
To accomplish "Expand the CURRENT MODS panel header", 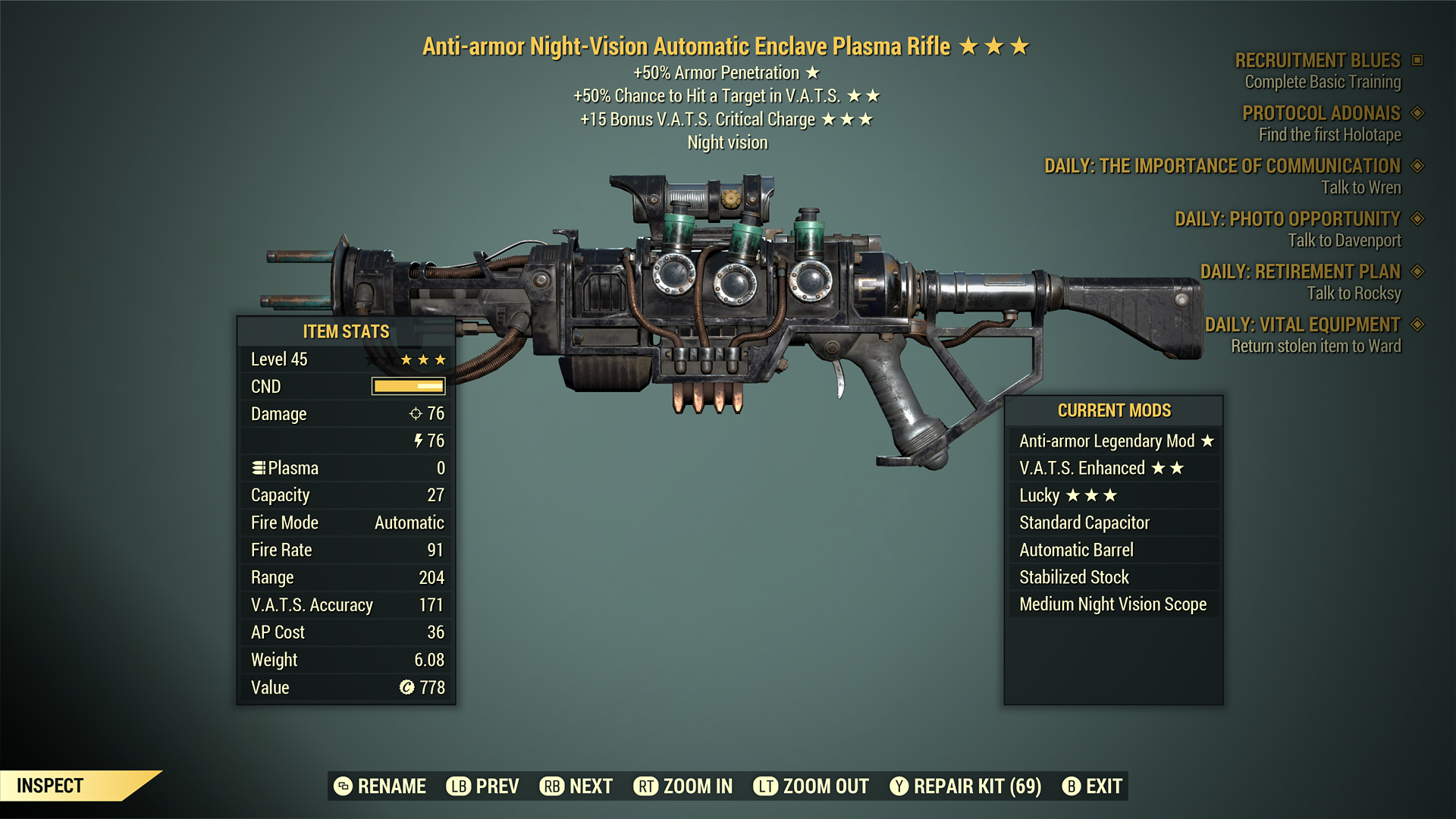I will click(x=1114, y=410).
